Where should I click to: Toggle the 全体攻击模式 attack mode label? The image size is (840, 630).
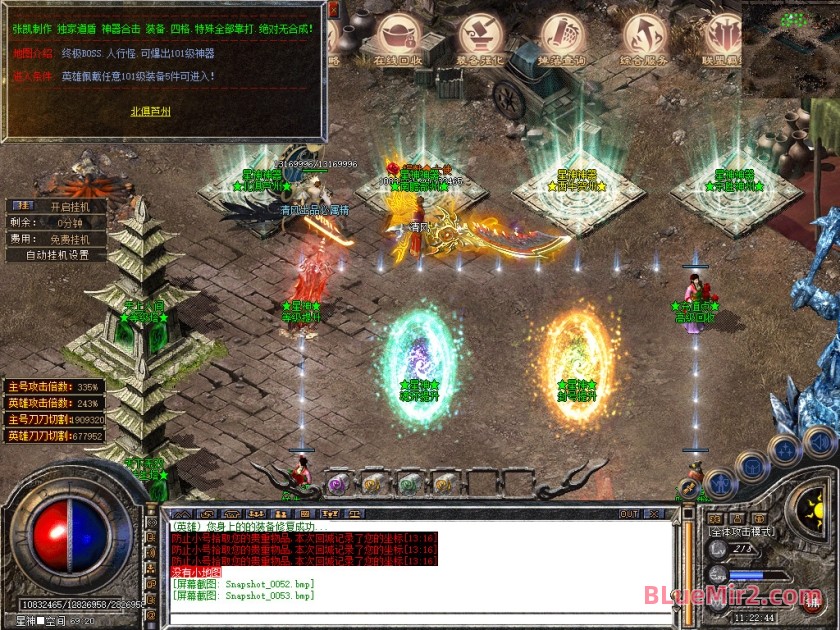click(744, 531)
